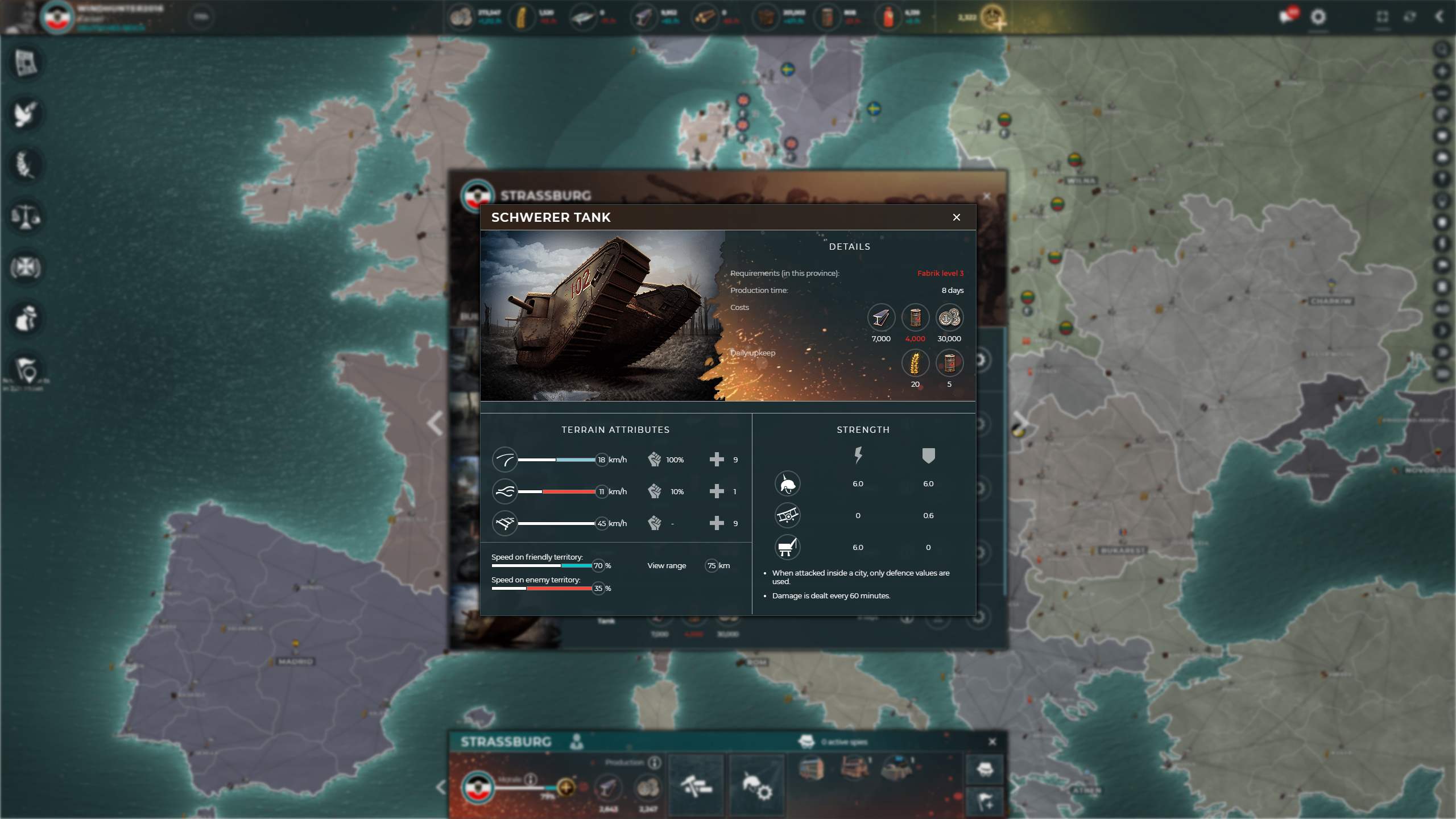Open the settings gear icon
The width and height of the screenshot is (1456, 819).
1318,17
